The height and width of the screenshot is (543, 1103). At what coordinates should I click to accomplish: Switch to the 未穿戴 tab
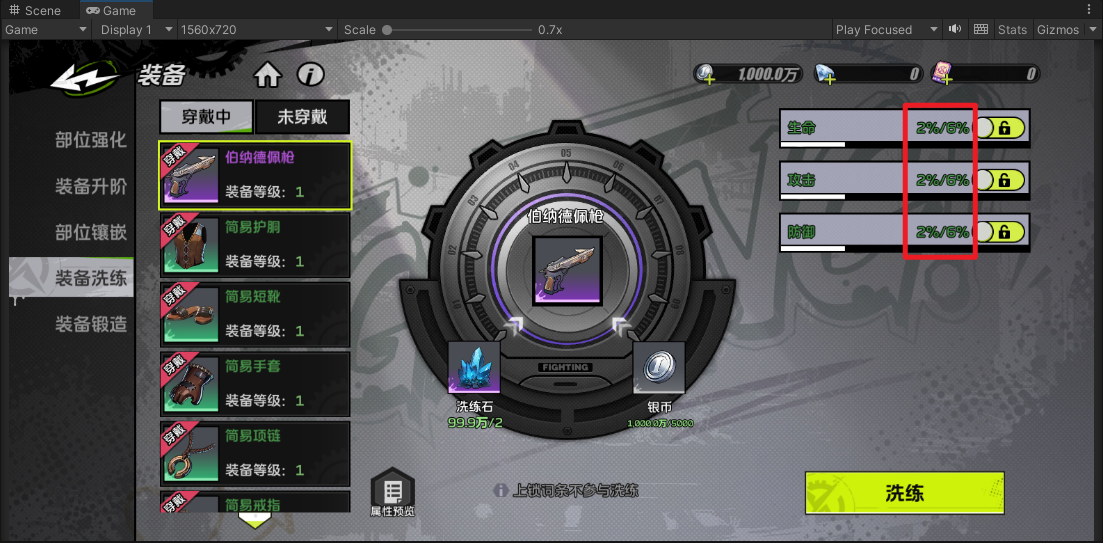pos(302,117)
